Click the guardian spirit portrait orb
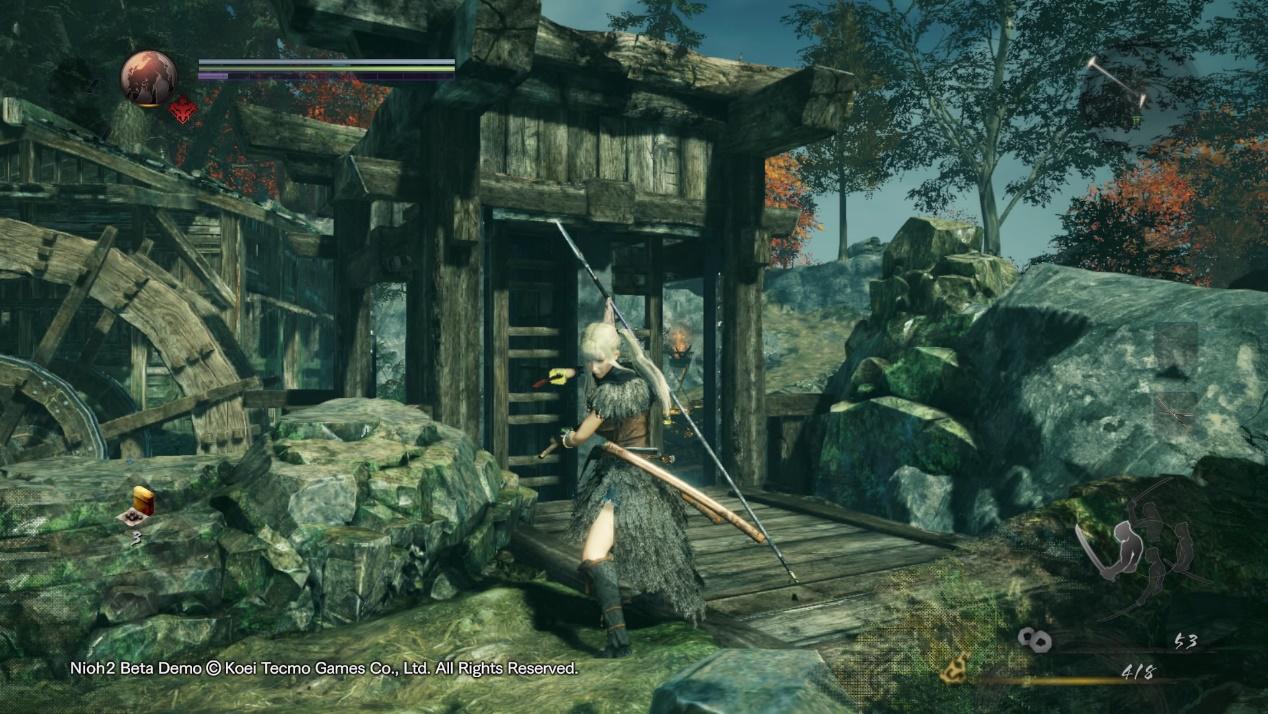Image resolution: width=1268 pixels, height=714 pixels. click(148, 78)
